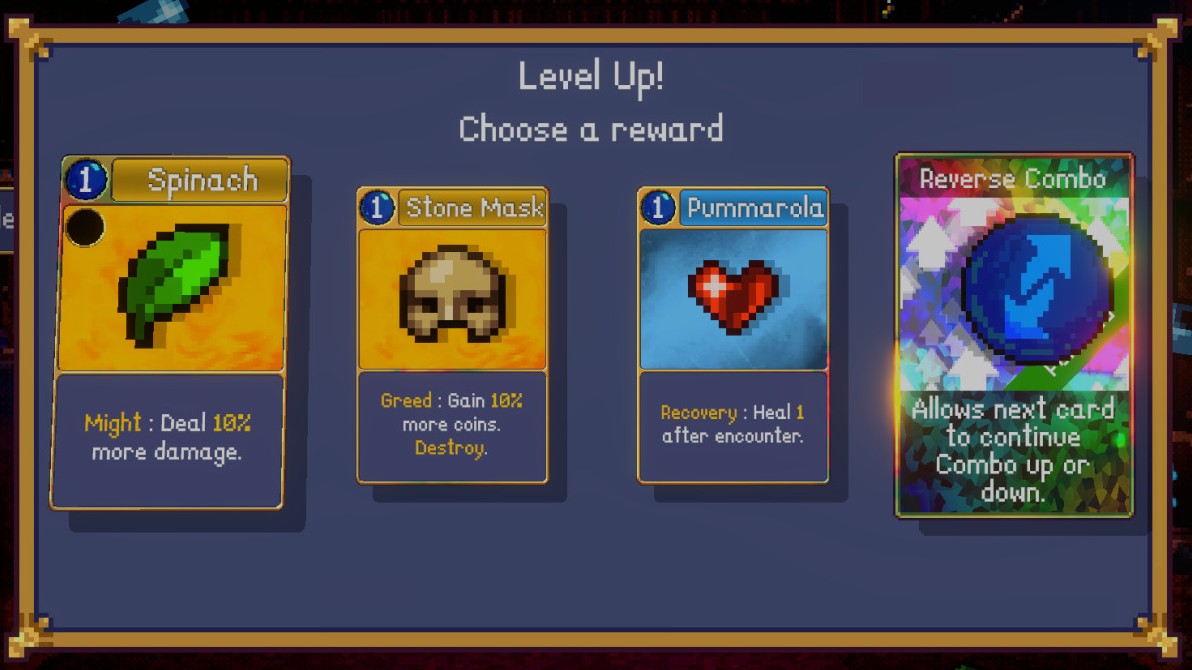
Task: Select the Stone Mask card
Action: point(452,335)
